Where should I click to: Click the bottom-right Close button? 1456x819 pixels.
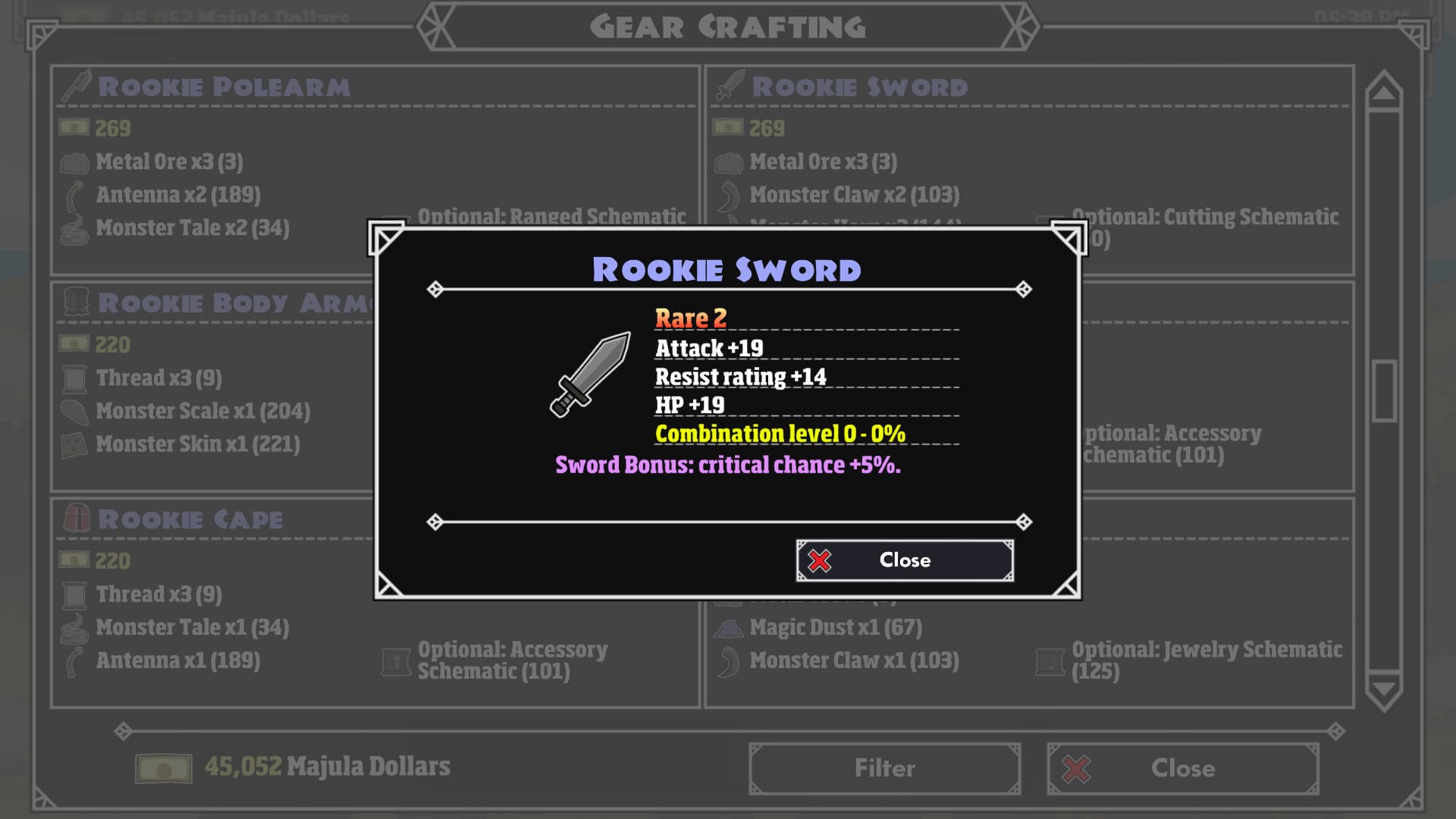[1181, 767]
